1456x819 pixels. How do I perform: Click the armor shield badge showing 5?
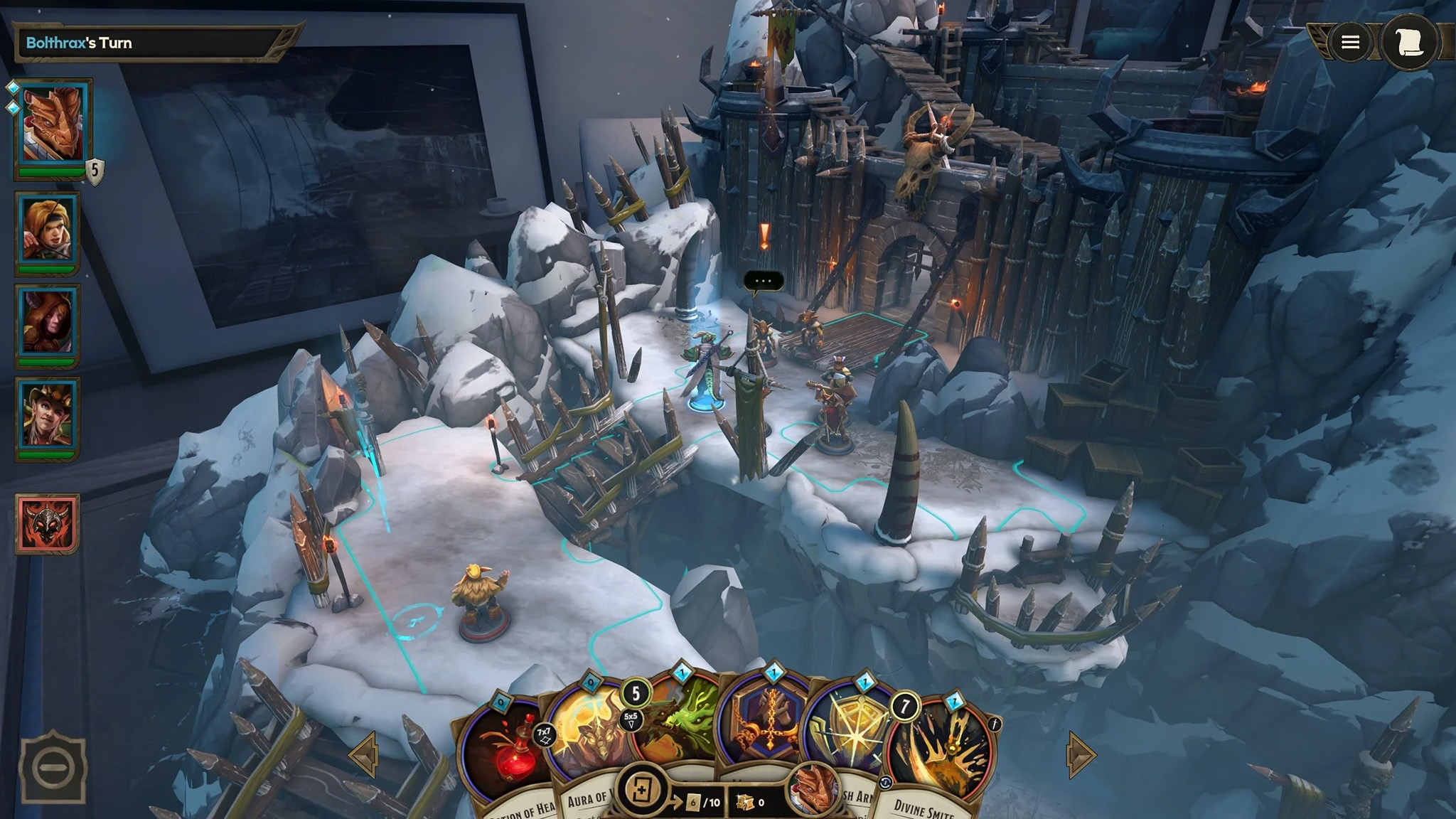(95, 171)
